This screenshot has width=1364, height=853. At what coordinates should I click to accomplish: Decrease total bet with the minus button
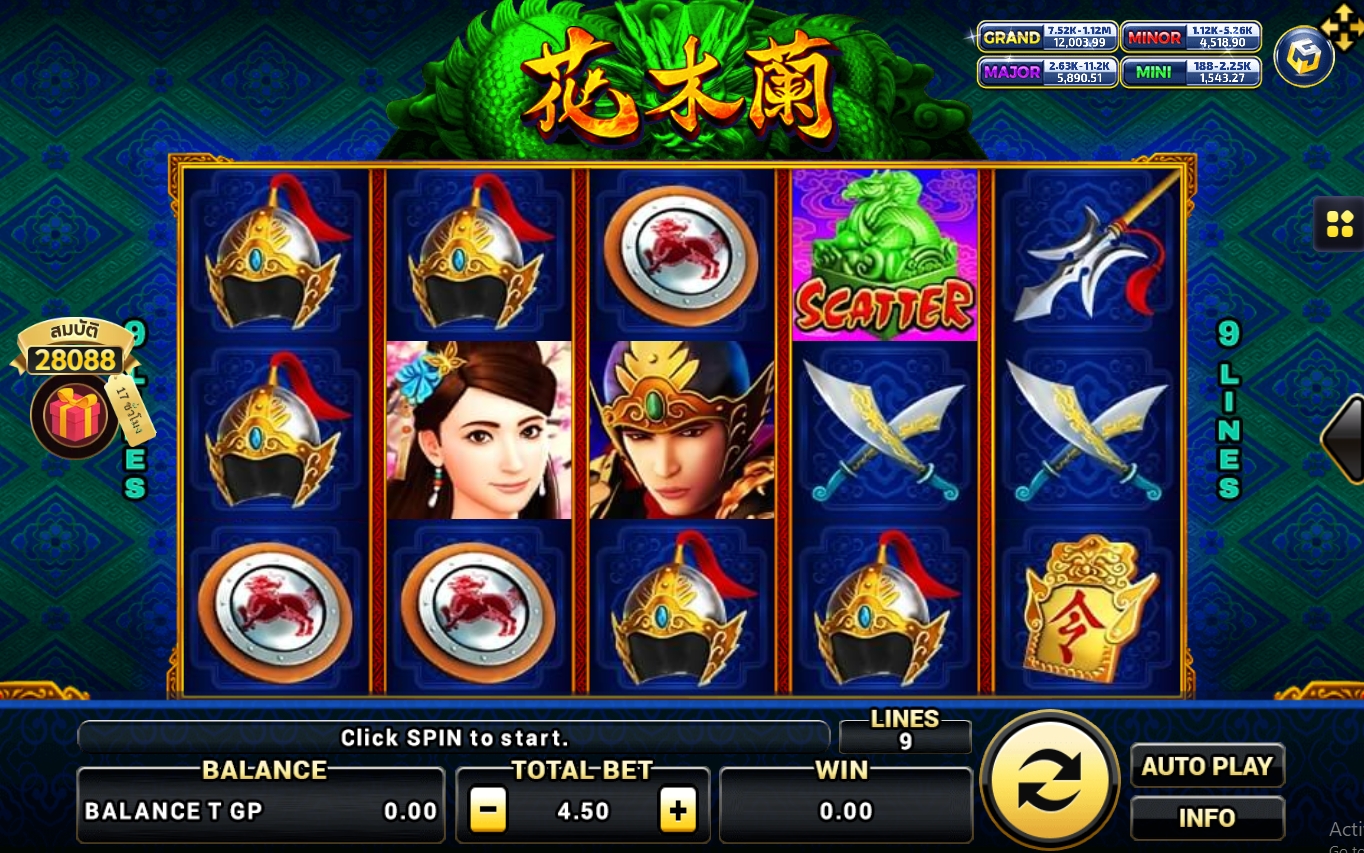pos(488,811)
